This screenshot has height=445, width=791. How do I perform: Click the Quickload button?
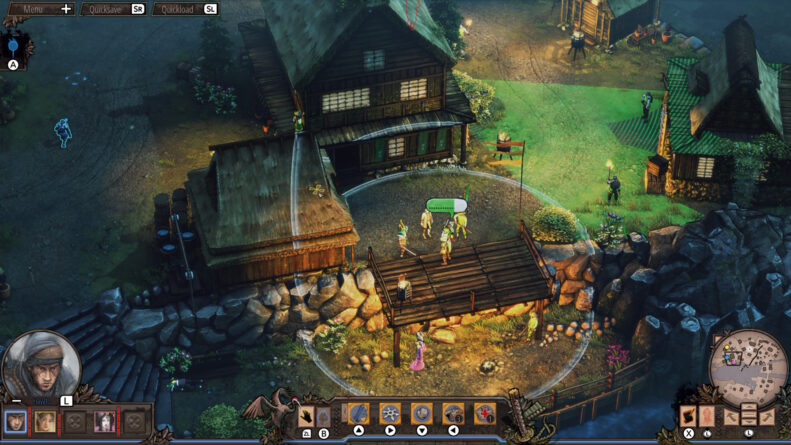coord(185,9)
